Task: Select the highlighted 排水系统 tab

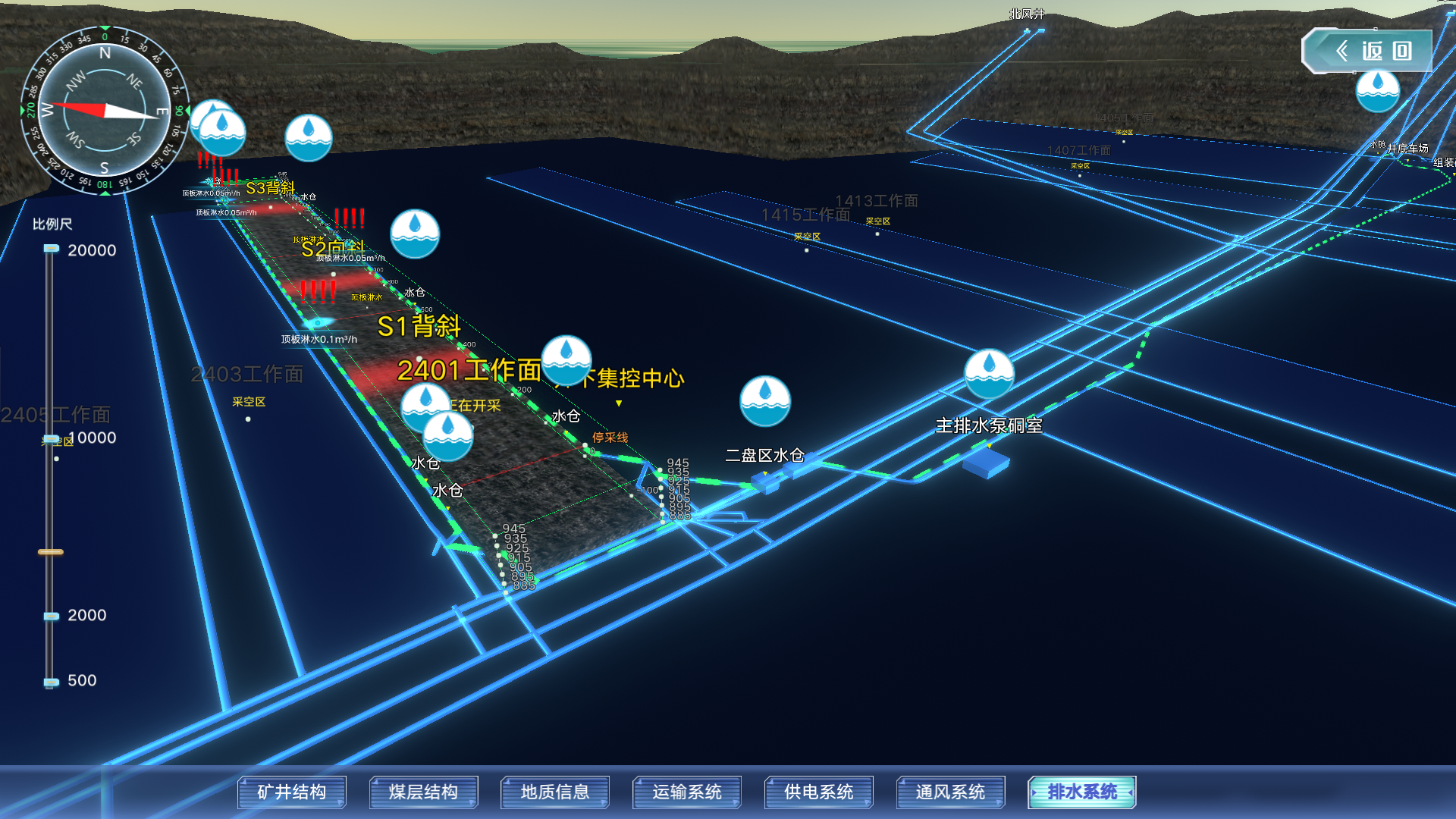Action: pyautogui.click(x=1082, y=792)
